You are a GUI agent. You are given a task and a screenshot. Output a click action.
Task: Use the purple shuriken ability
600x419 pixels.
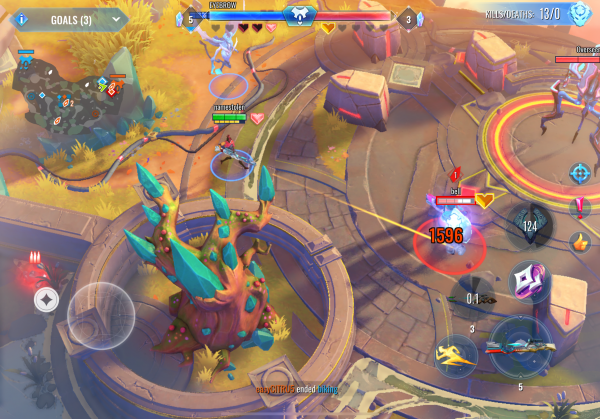click(526, 281)
